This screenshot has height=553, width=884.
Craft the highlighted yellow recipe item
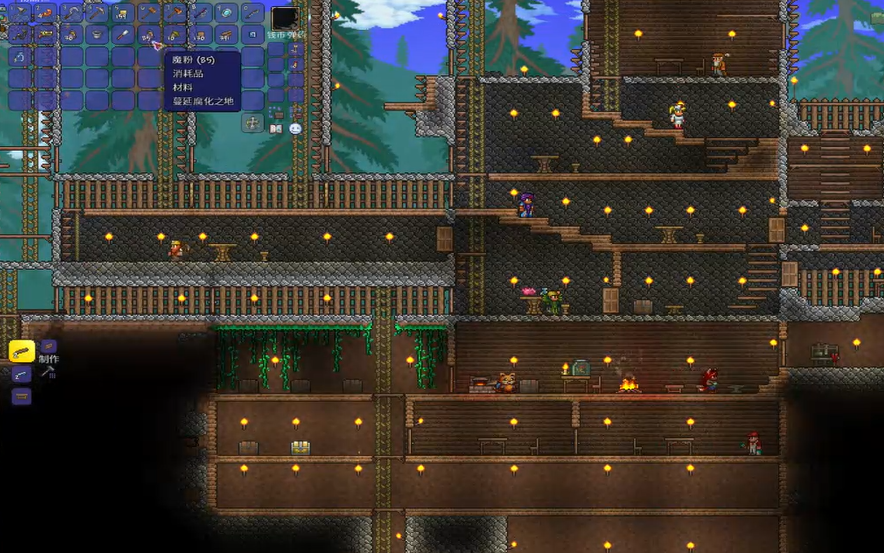click(x=21, y=351)
